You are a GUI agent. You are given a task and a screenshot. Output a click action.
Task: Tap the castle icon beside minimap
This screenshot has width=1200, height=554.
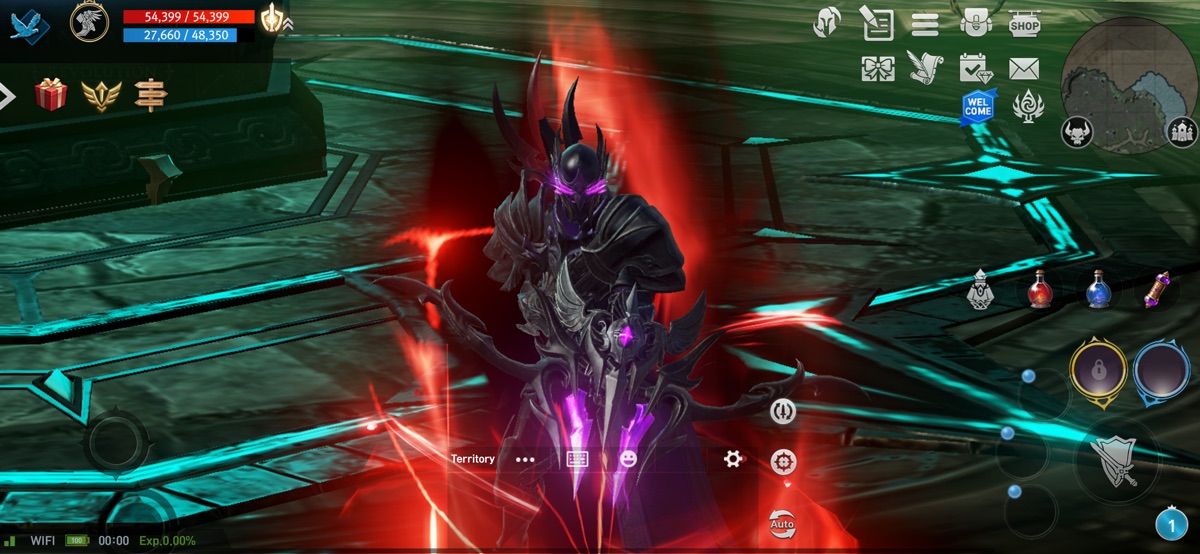1183,132
